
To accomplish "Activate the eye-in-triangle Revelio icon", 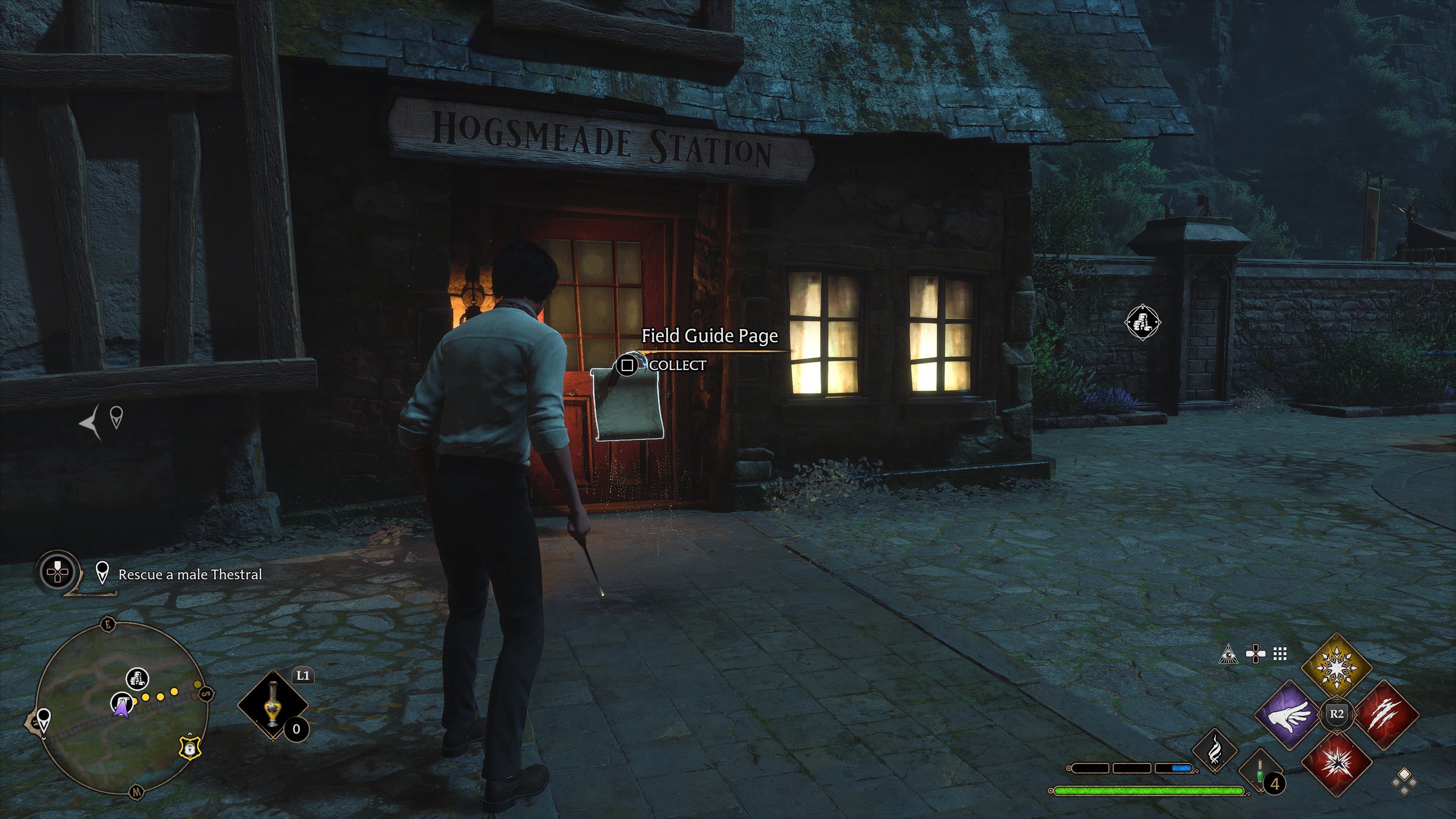I will 1228,654.
